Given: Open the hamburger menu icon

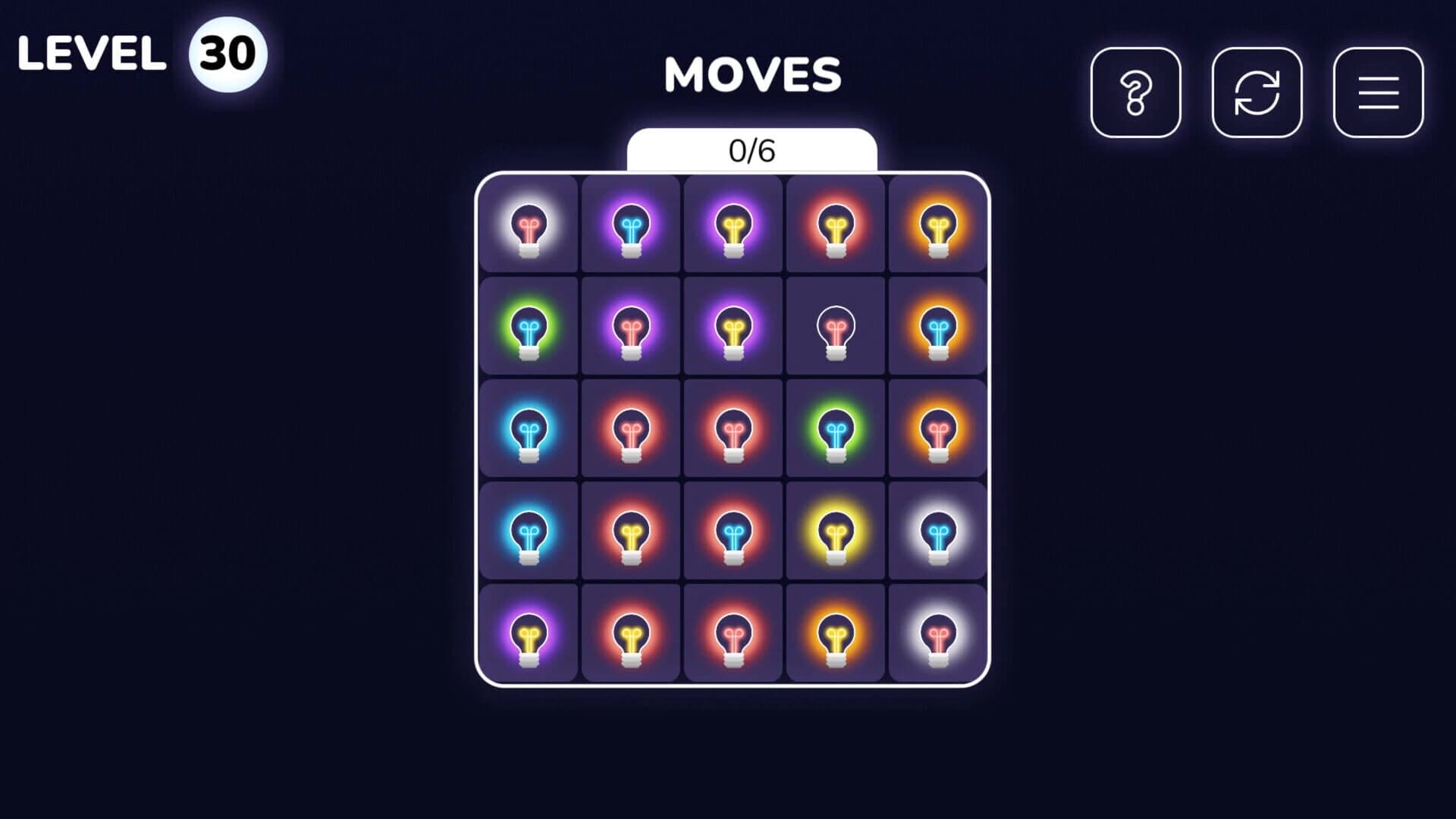Looking at the screenshot, I should pos(1378,93).
